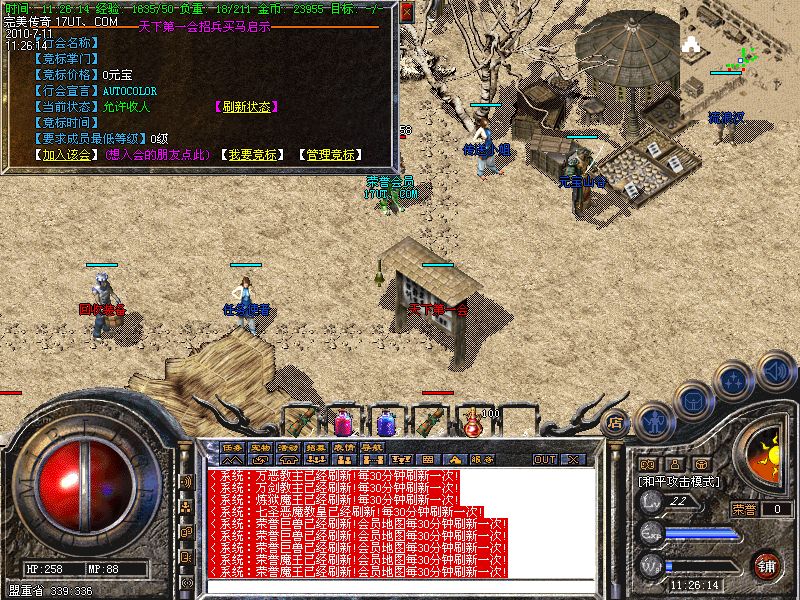800x600 pixels.
Task: Close the chat panel with X
Action: click(573, 459)
